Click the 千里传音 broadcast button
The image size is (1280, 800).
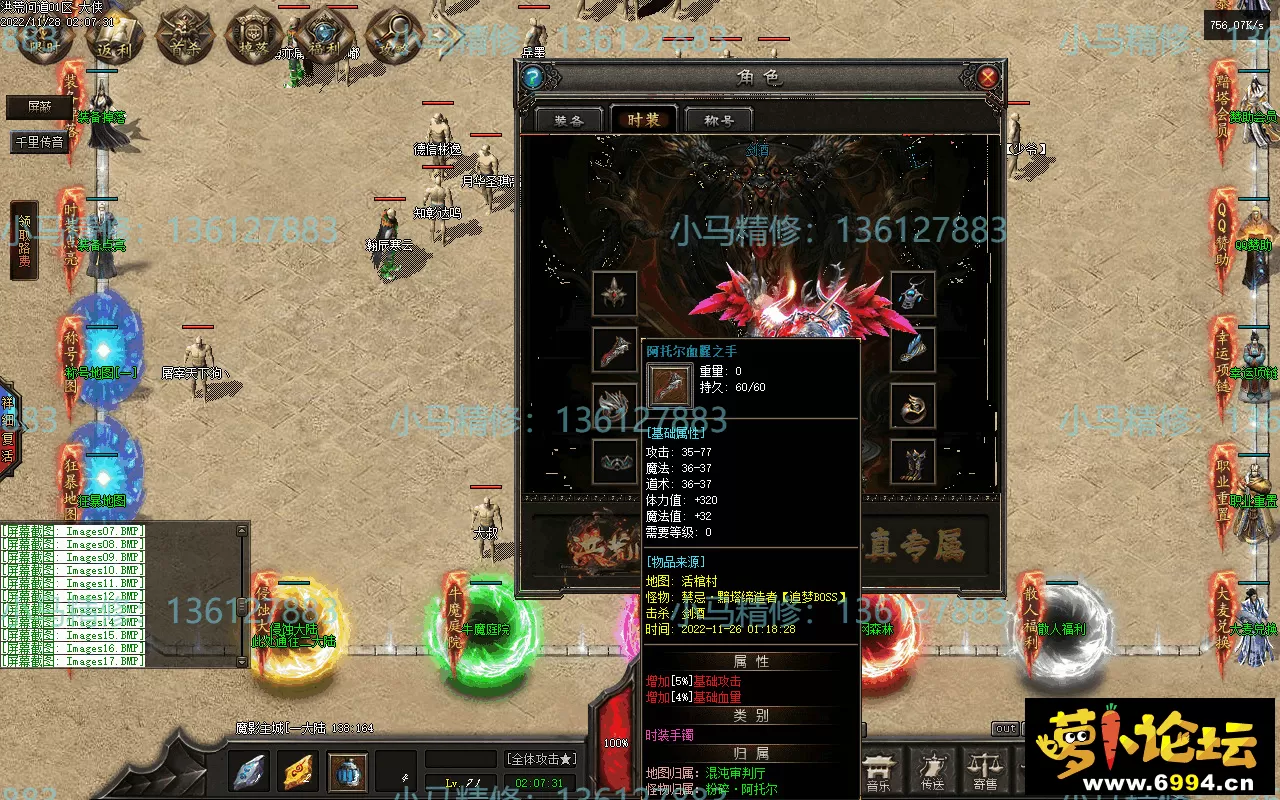(40, 142)
